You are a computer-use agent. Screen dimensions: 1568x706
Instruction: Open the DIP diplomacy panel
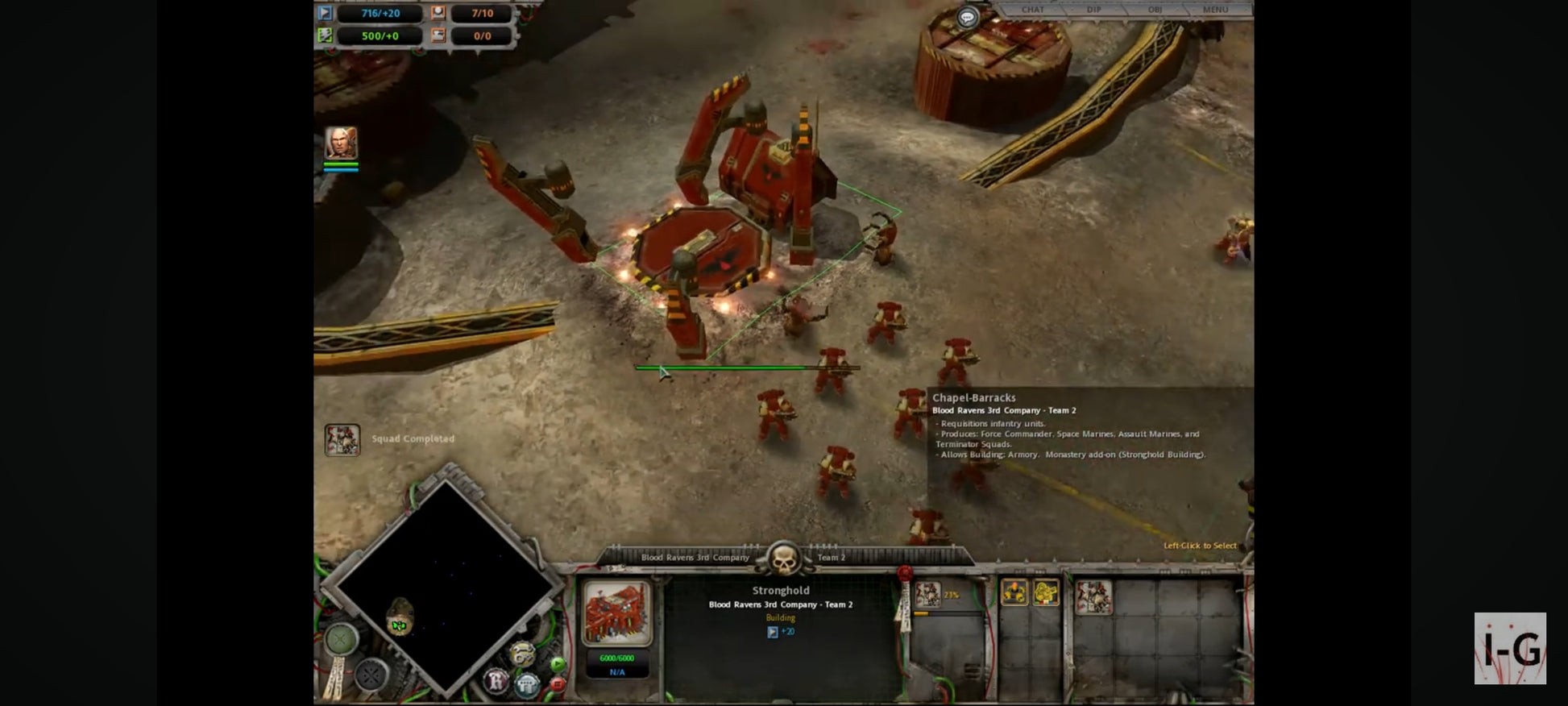1093,10
